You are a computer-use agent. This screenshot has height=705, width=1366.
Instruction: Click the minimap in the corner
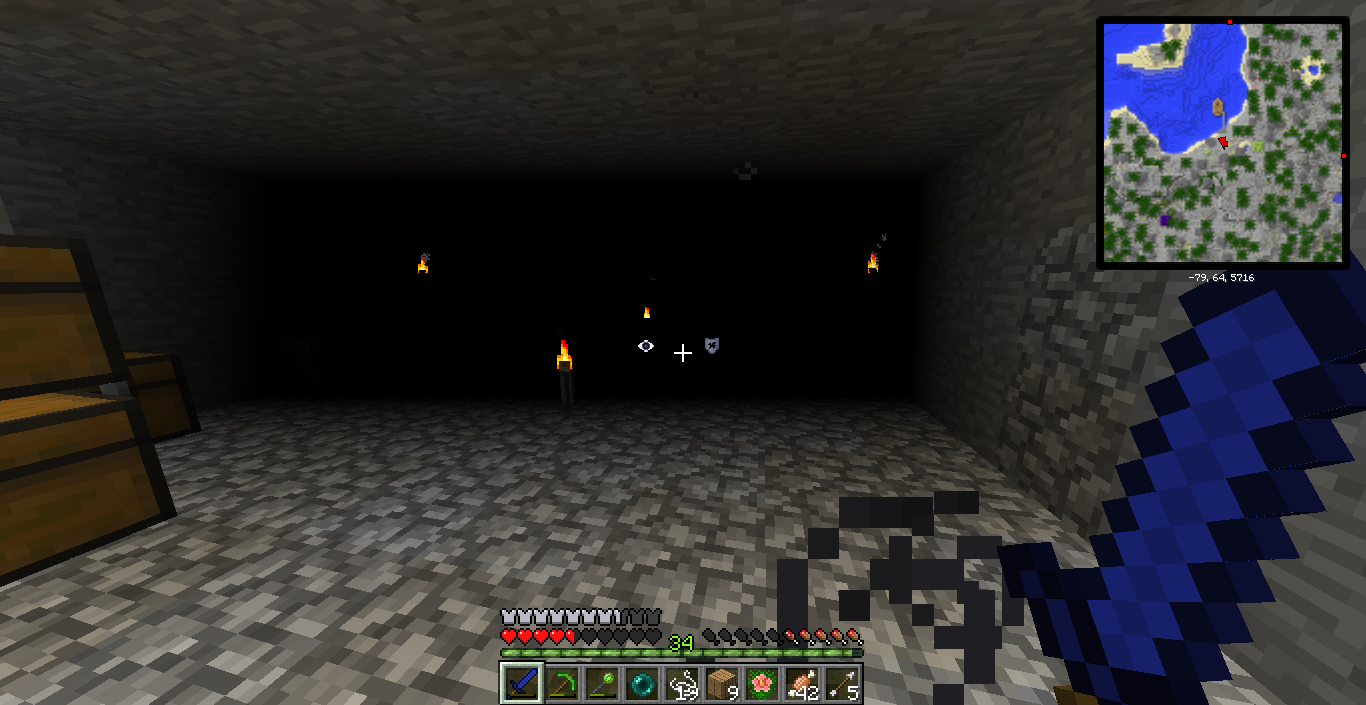coord(1222,143)
